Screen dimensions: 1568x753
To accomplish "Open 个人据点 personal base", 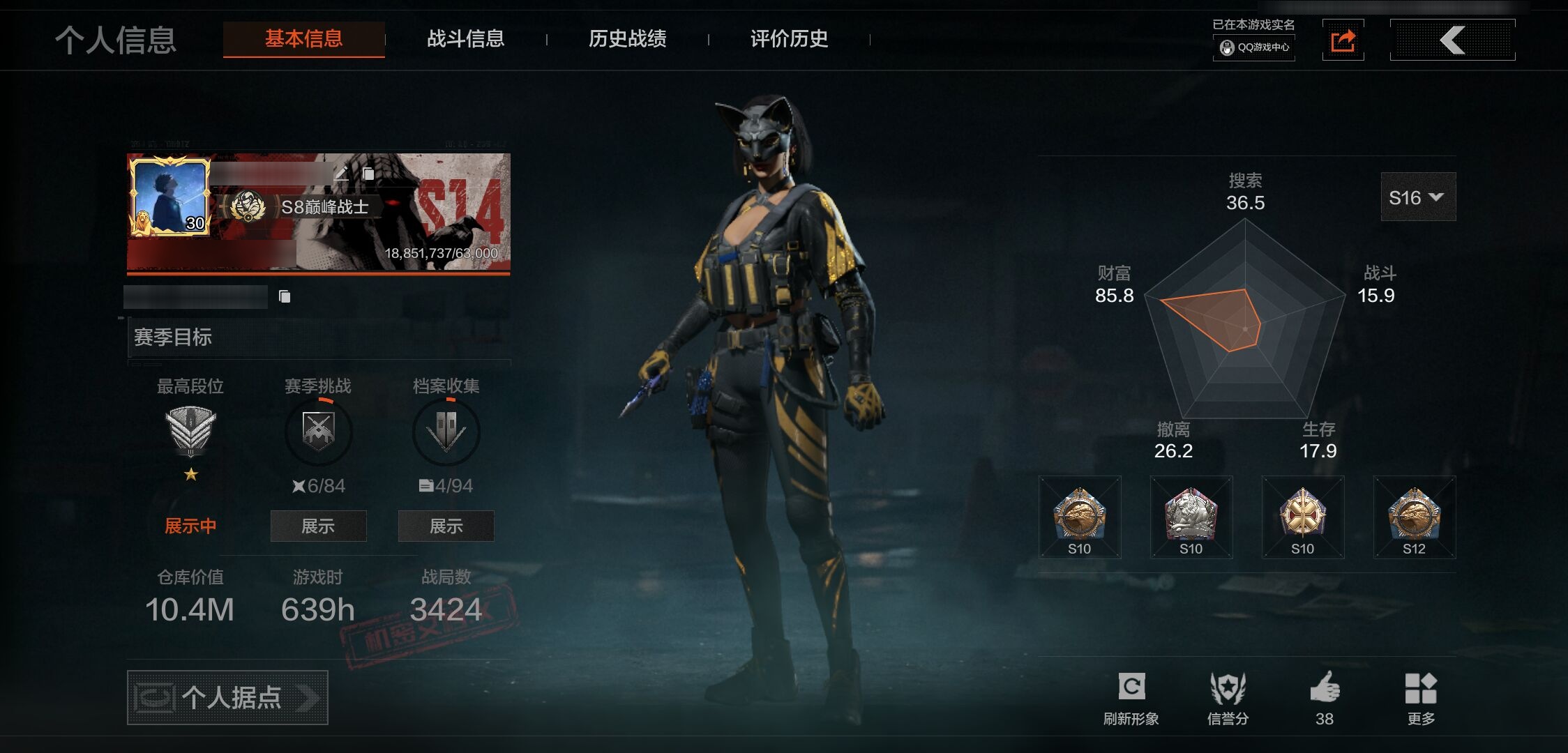I will (x=227, y=697).
